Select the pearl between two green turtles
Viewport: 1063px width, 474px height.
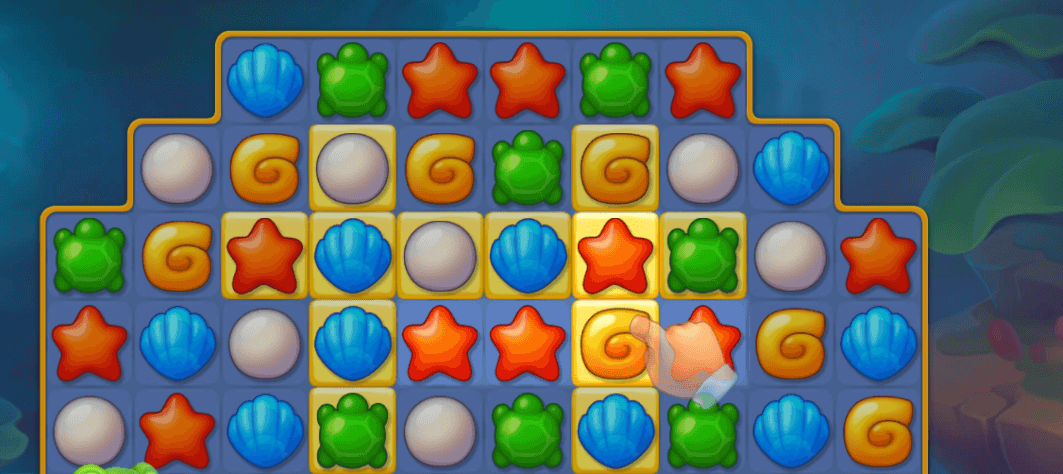440,429
